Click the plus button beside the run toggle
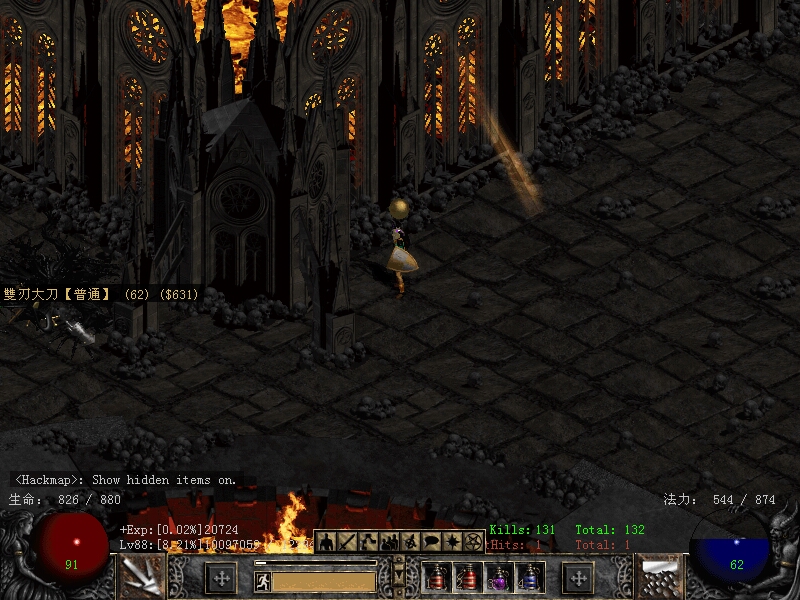800x600 pixels. (221, 577)
